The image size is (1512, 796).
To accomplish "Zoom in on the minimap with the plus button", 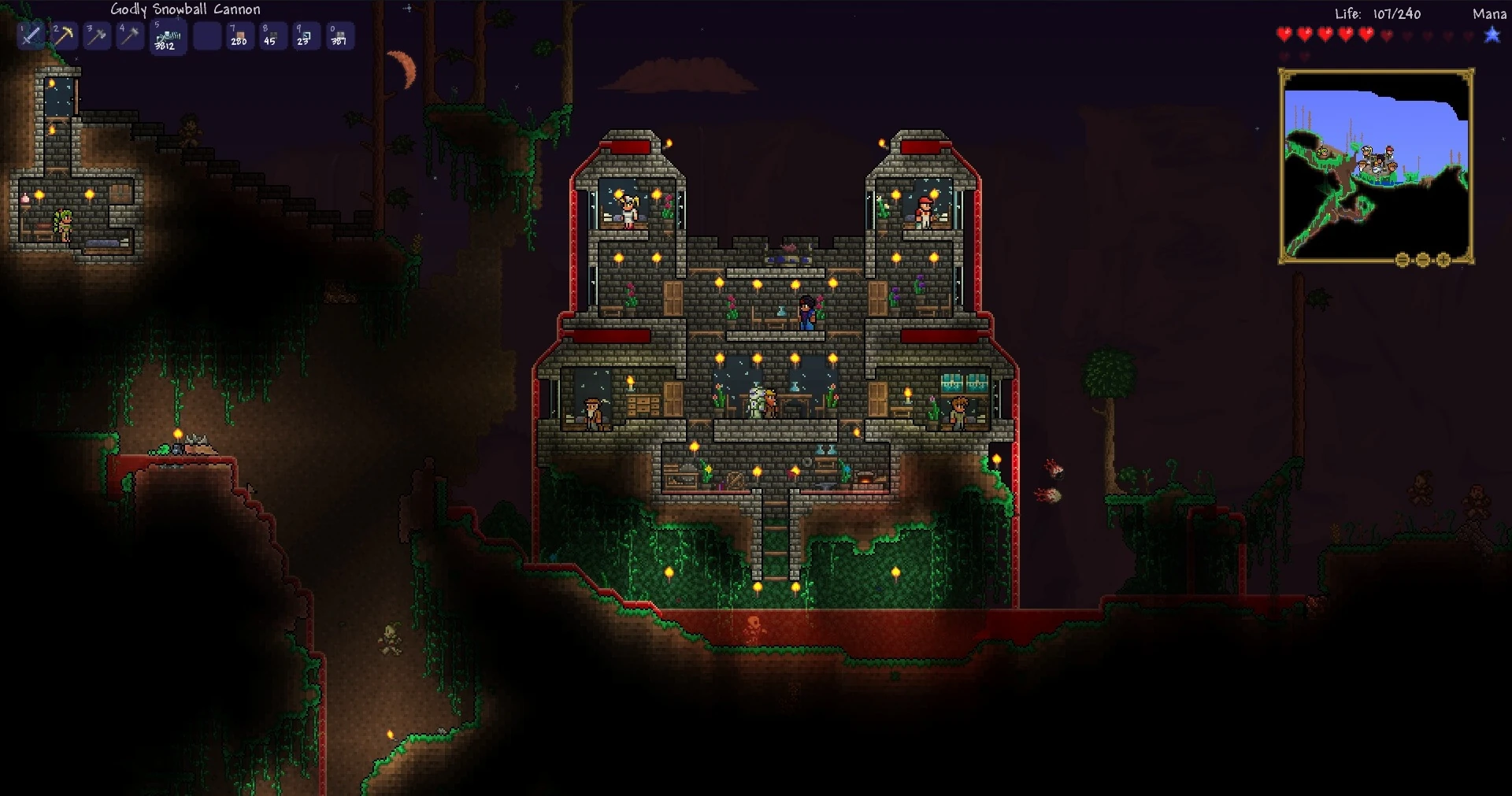I will tap(1443, 258).
